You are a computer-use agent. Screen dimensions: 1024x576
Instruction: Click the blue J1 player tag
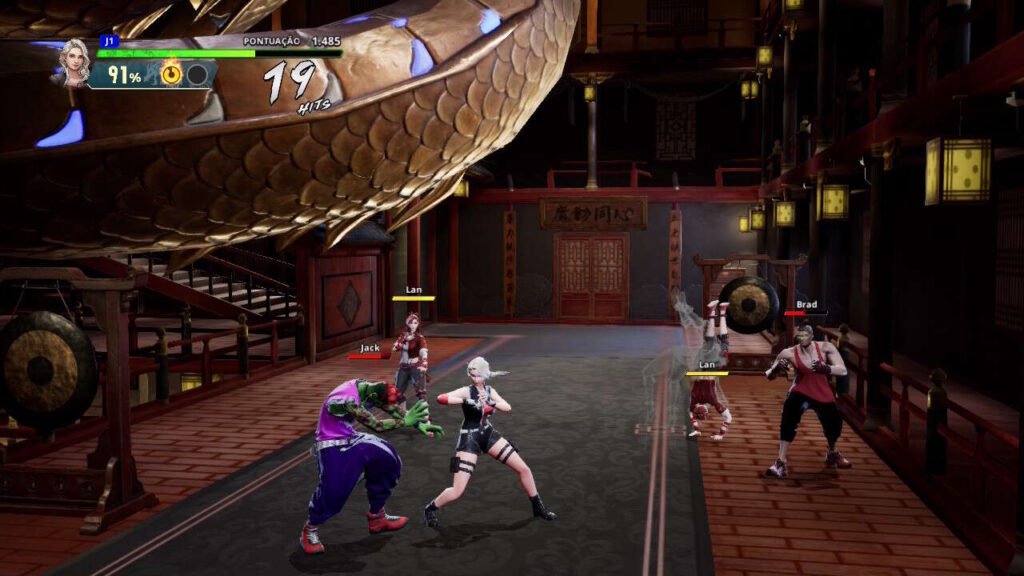(107, 41)
